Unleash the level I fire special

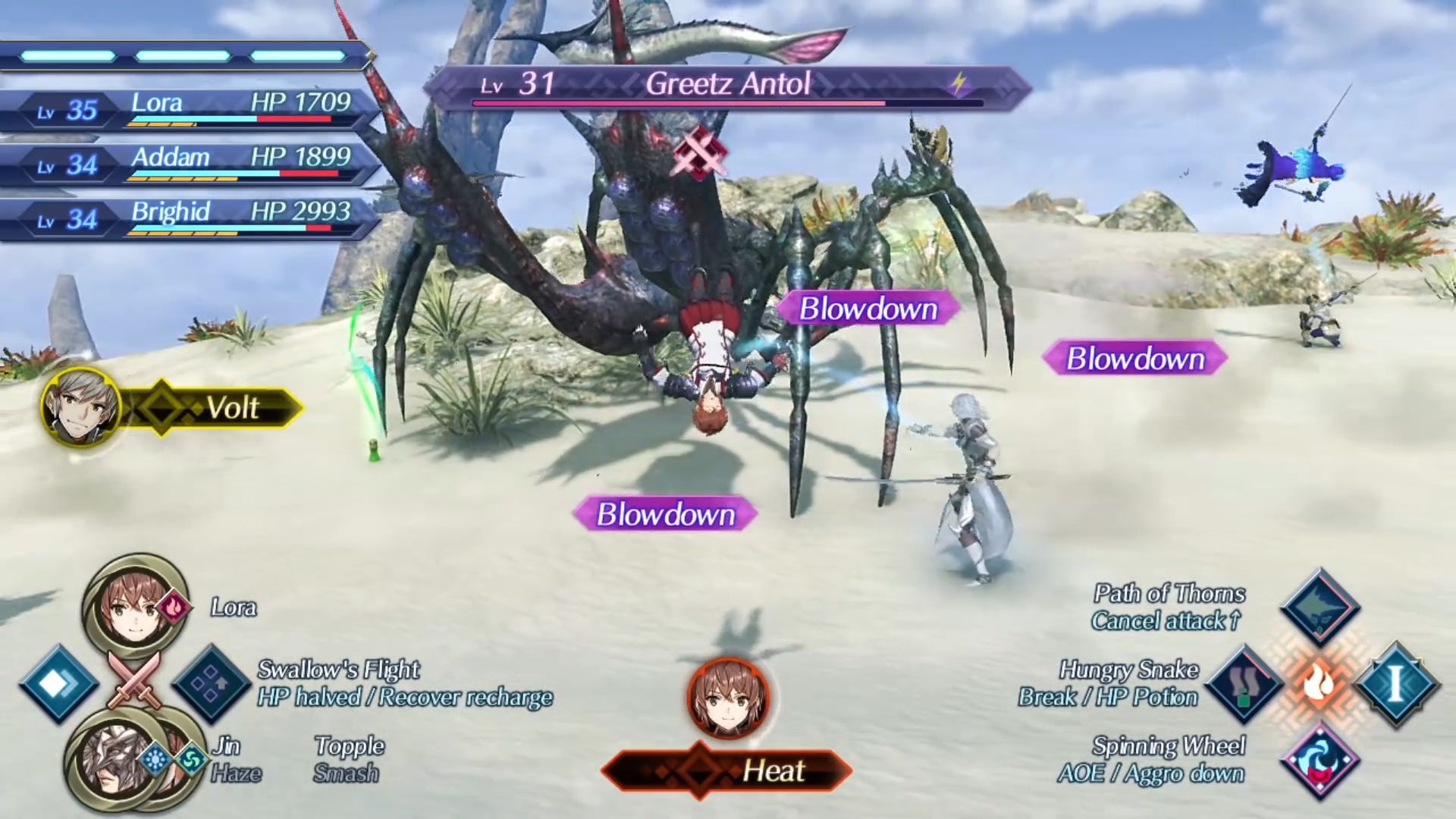point(1395,684)
